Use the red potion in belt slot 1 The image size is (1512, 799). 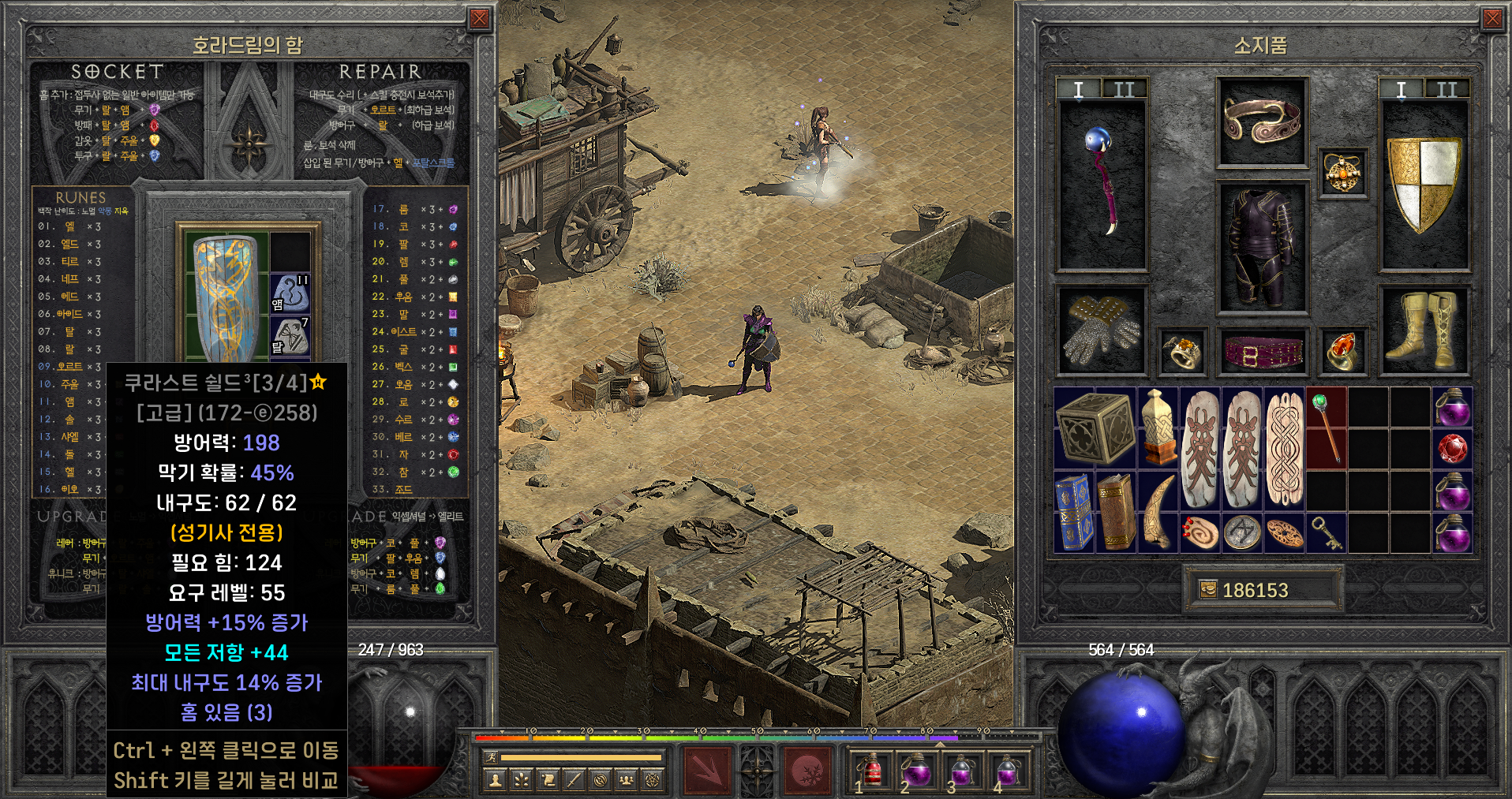point(871,770)
